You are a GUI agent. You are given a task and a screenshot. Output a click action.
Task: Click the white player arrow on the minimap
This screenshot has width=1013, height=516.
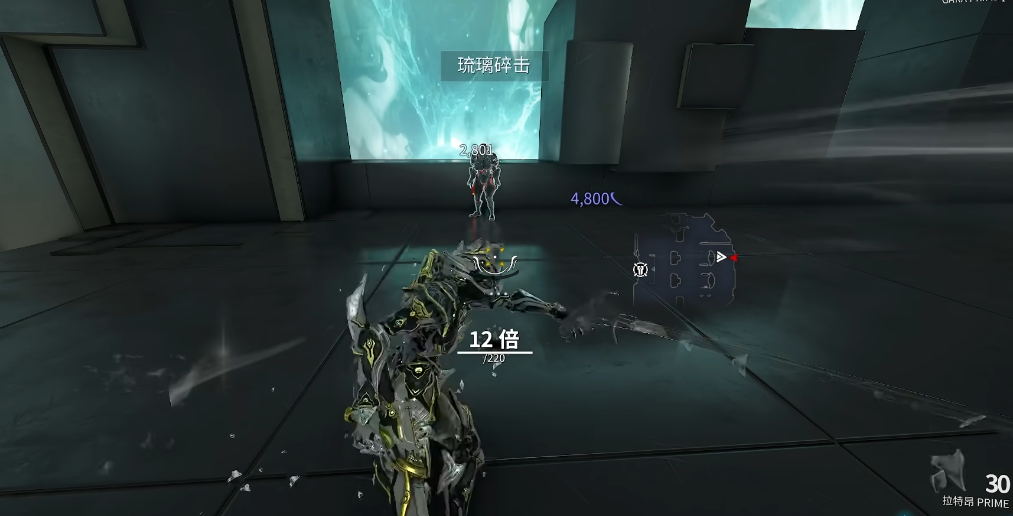coord(720,257)
